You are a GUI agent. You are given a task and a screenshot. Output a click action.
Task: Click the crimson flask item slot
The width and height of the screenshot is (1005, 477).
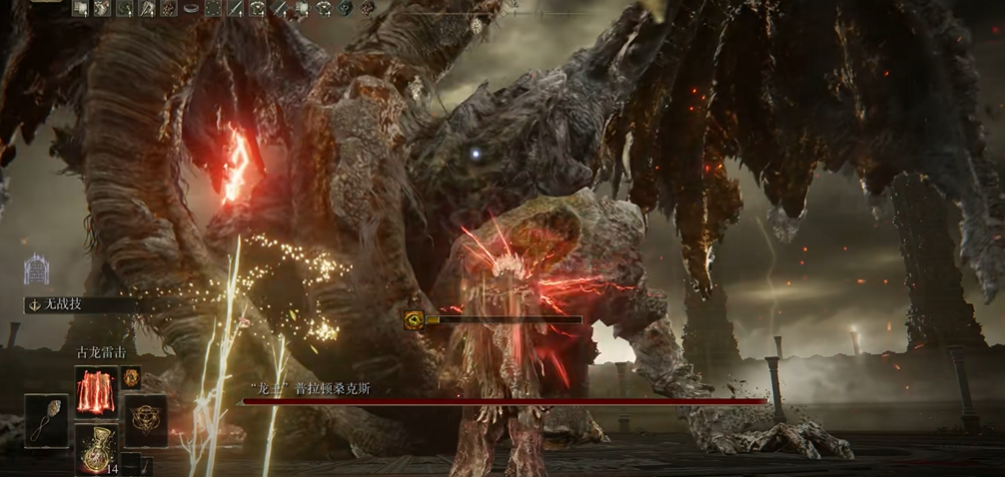96,448
